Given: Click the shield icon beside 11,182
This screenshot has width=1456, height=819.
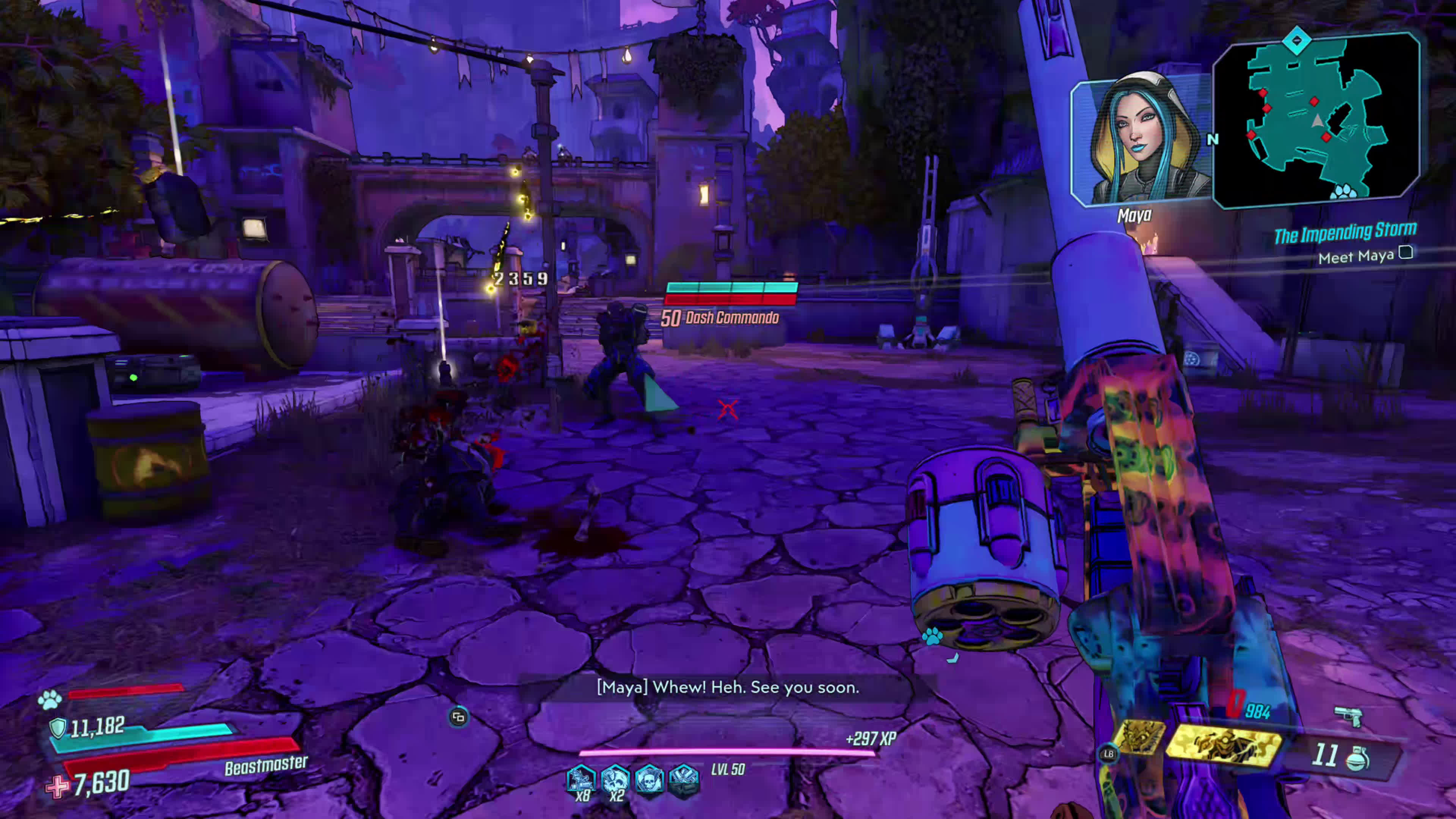Looking at the screenshot, I should coord(58,728).
